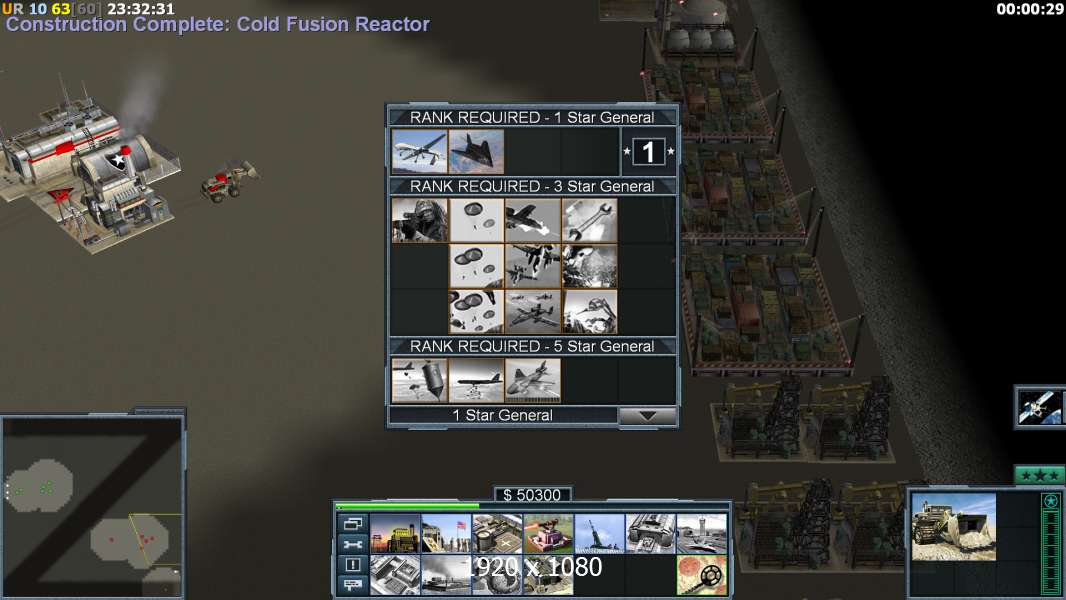Build the Airfield with control tower
Image resolution: width=1066 pixels, height=600 pixels.
(701, 534)
